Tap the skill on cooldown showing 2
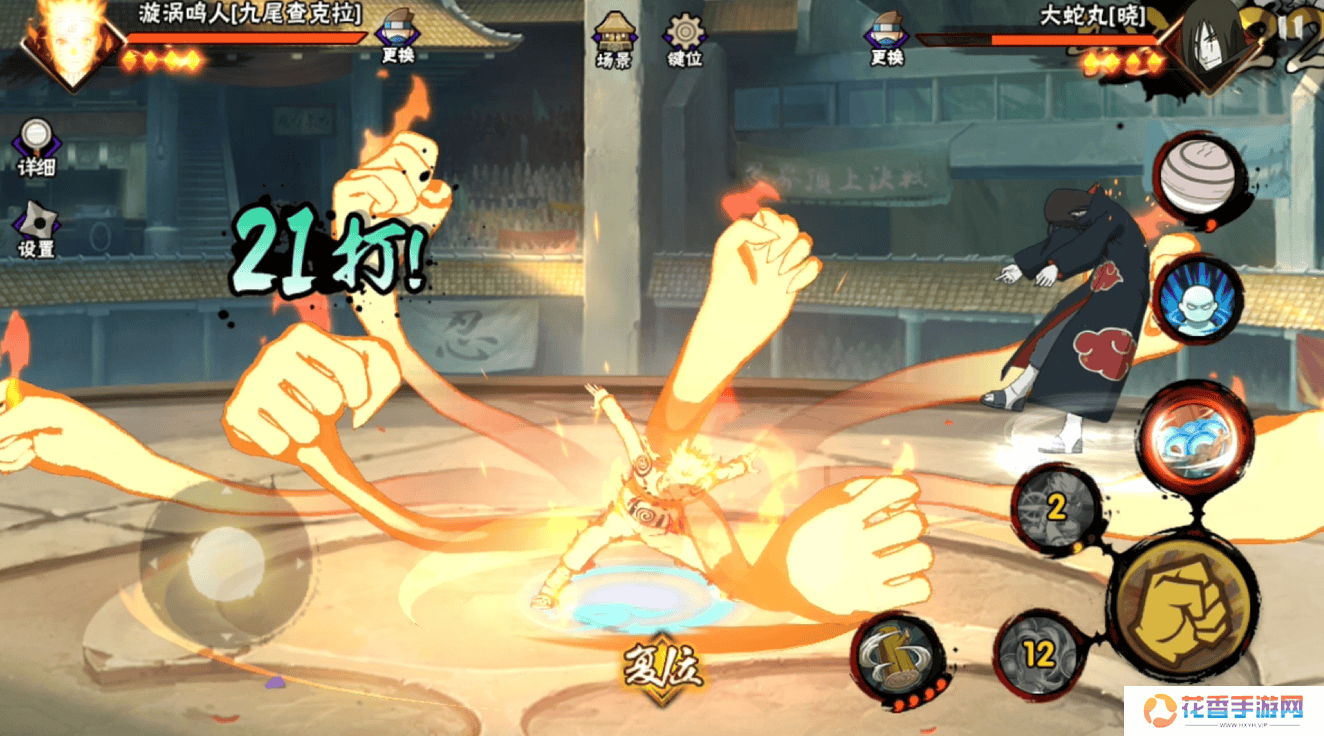This screenshot has width=1324, height=736. point(1056,509)
